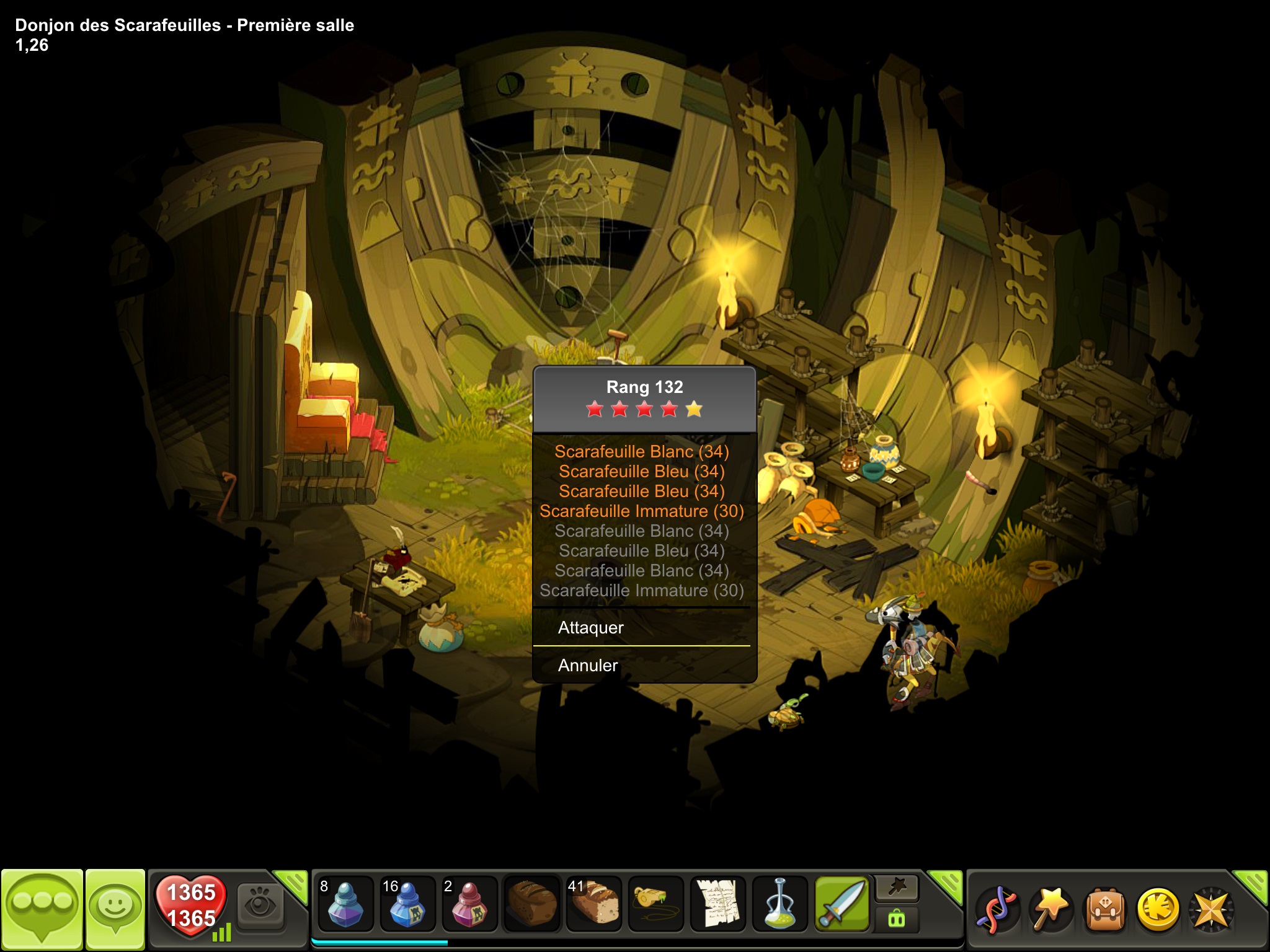Screen dimensions: 1270x952
Task: Open the torn parchment item
Action: coord(717,905)
